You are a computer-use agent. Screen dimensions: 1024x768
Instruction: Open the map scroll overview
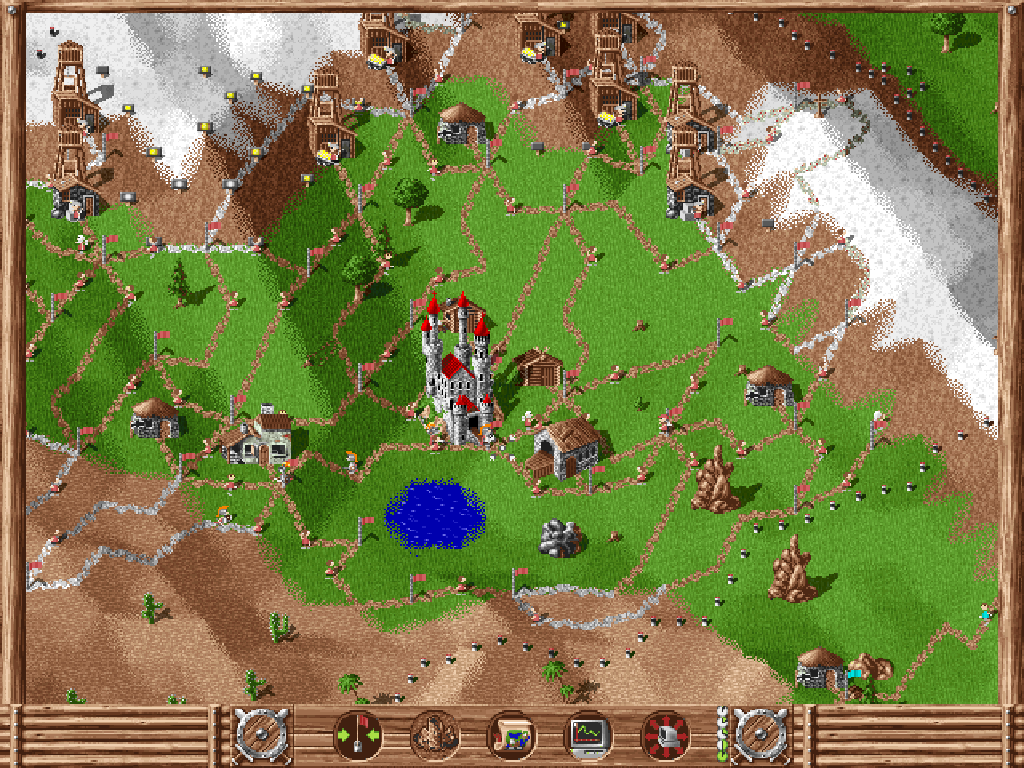[511, 737]
